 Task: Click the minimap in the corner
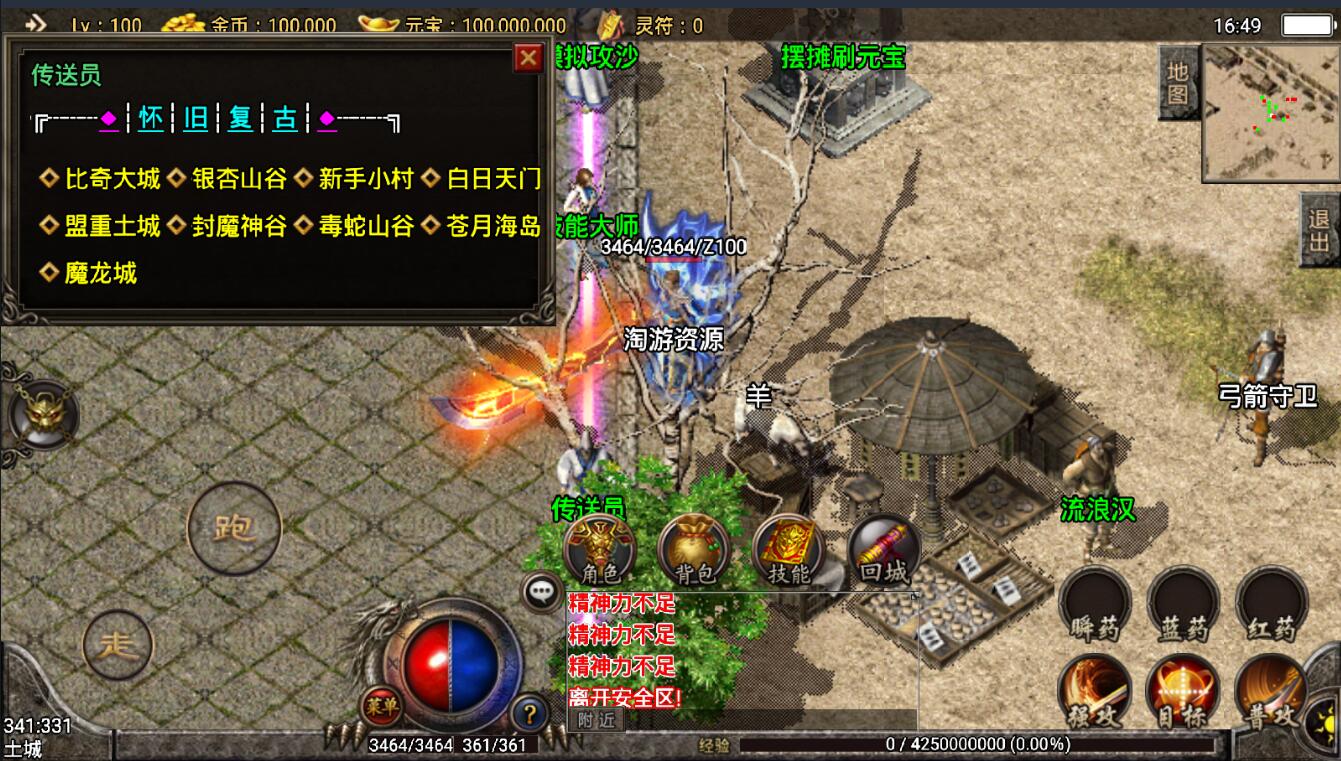1269,112
